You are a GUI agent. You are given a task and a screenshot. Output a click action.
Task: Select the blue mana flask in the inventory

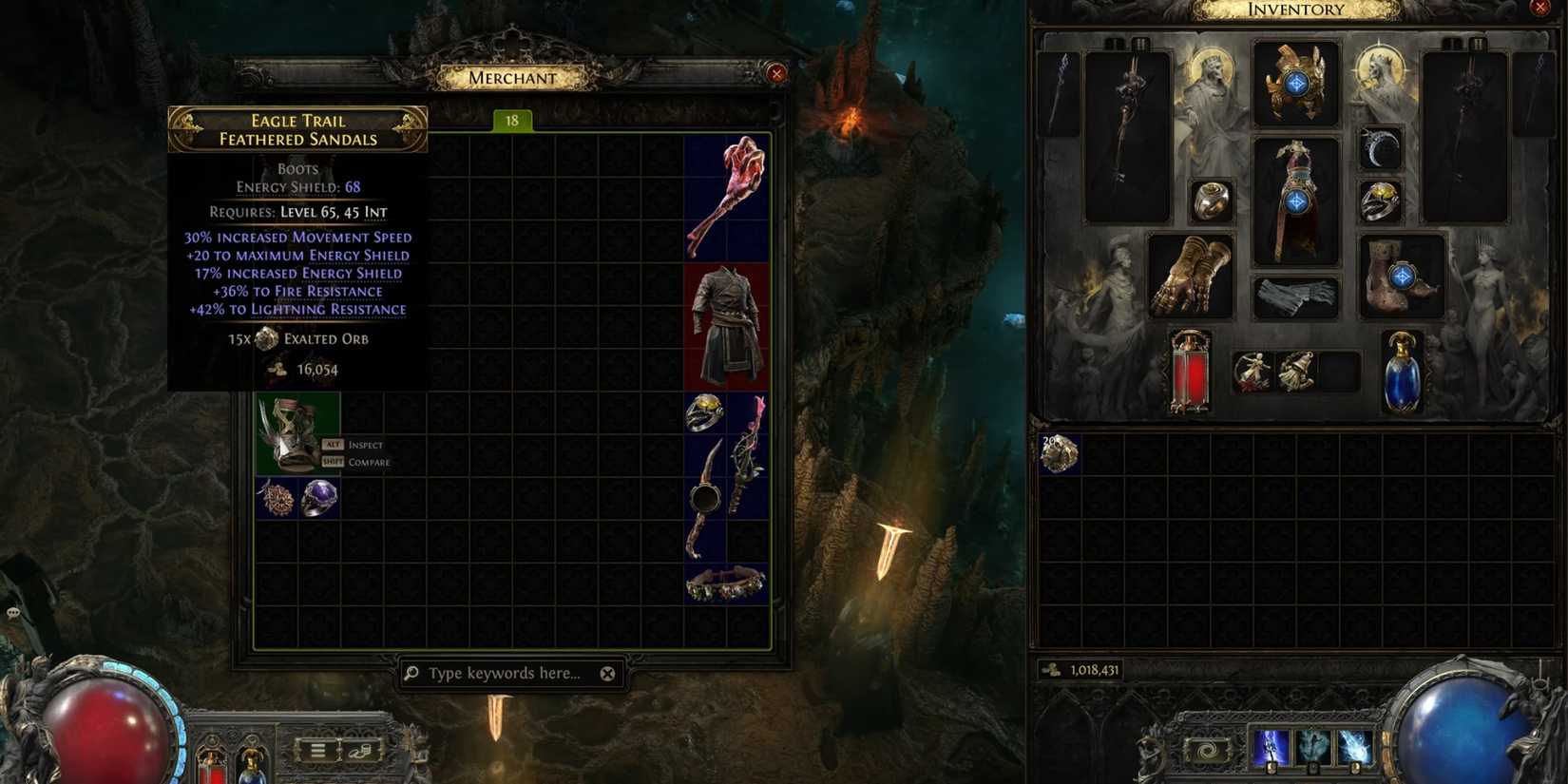point(1404,373)
